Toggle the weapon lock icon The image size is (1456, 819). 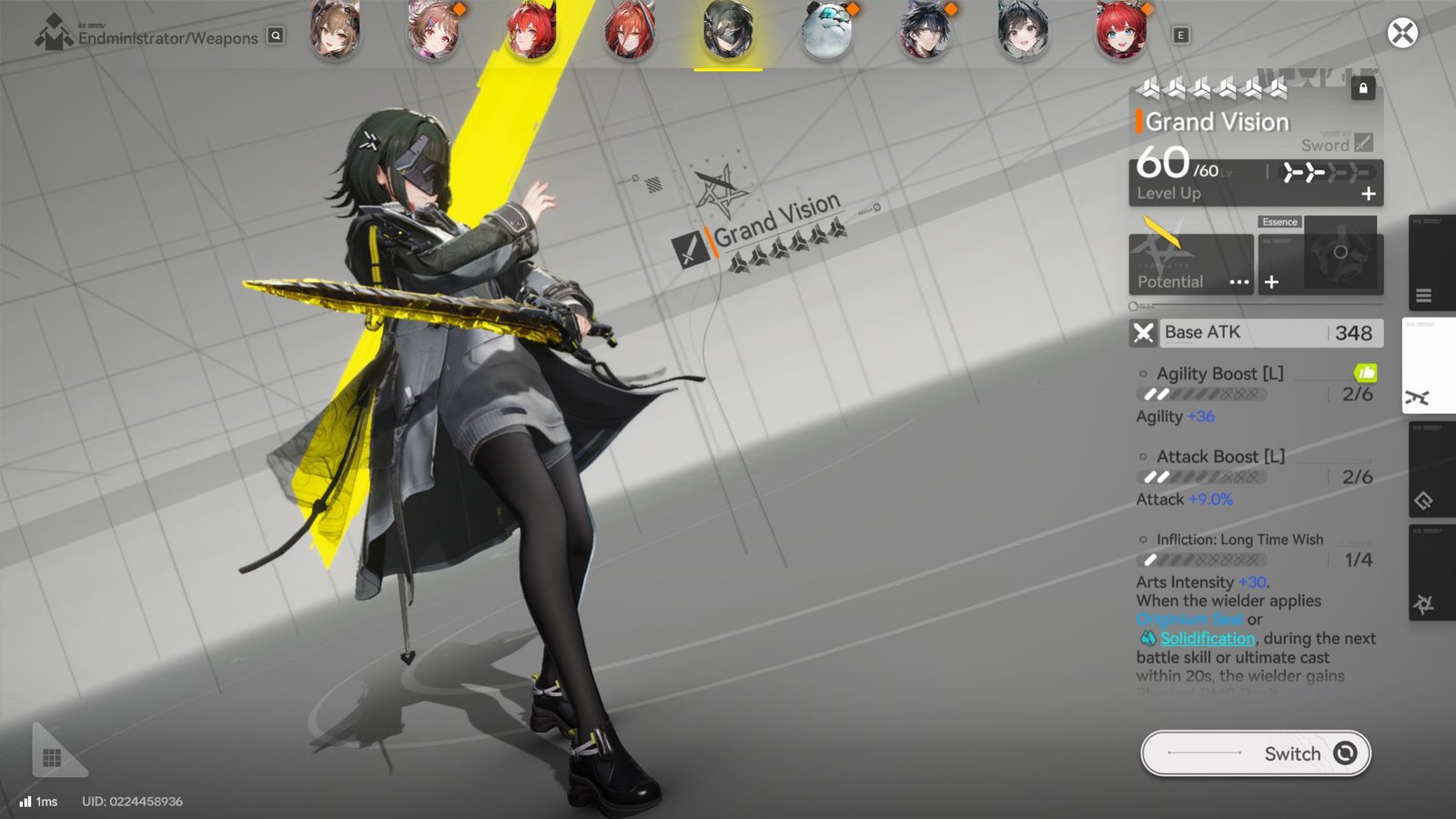click(1362, 88)
